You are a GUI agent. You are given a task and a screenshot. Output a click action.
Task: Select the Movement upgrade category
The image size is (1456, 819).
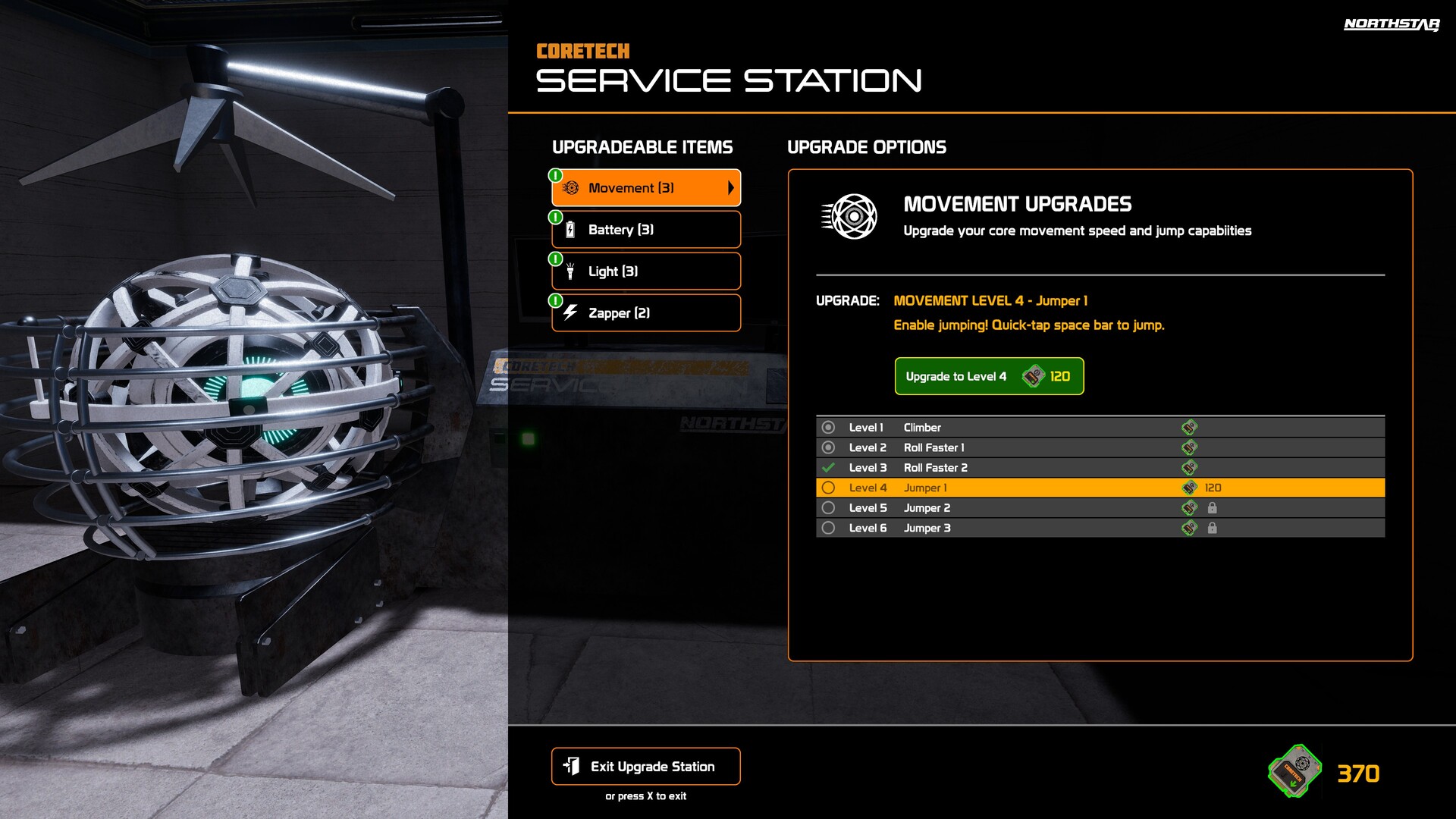point(646,188)
